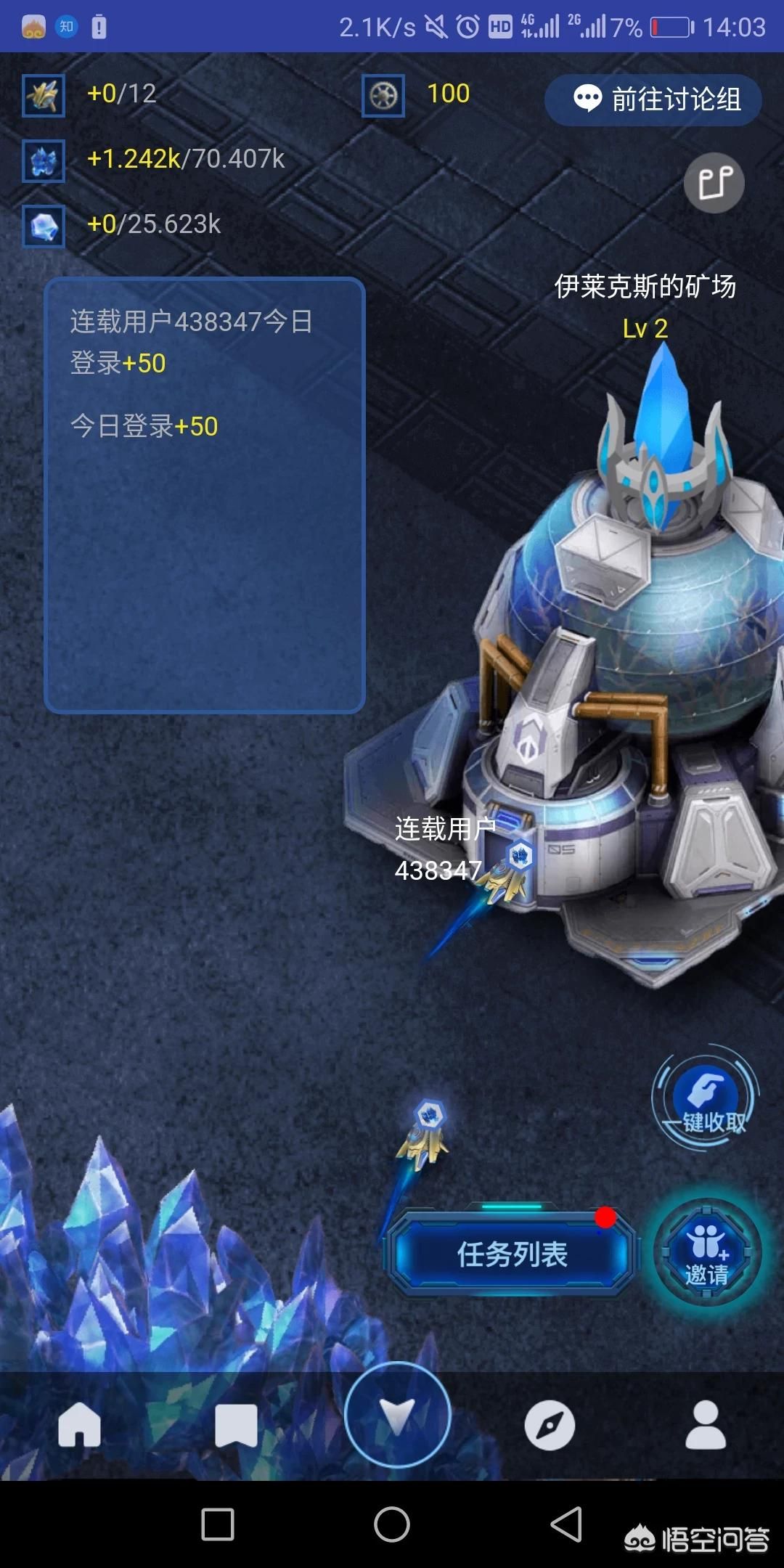
Task: Tap the 一键收取 collect-all button
Action: pyautogui.click(x=706, y=1098)
